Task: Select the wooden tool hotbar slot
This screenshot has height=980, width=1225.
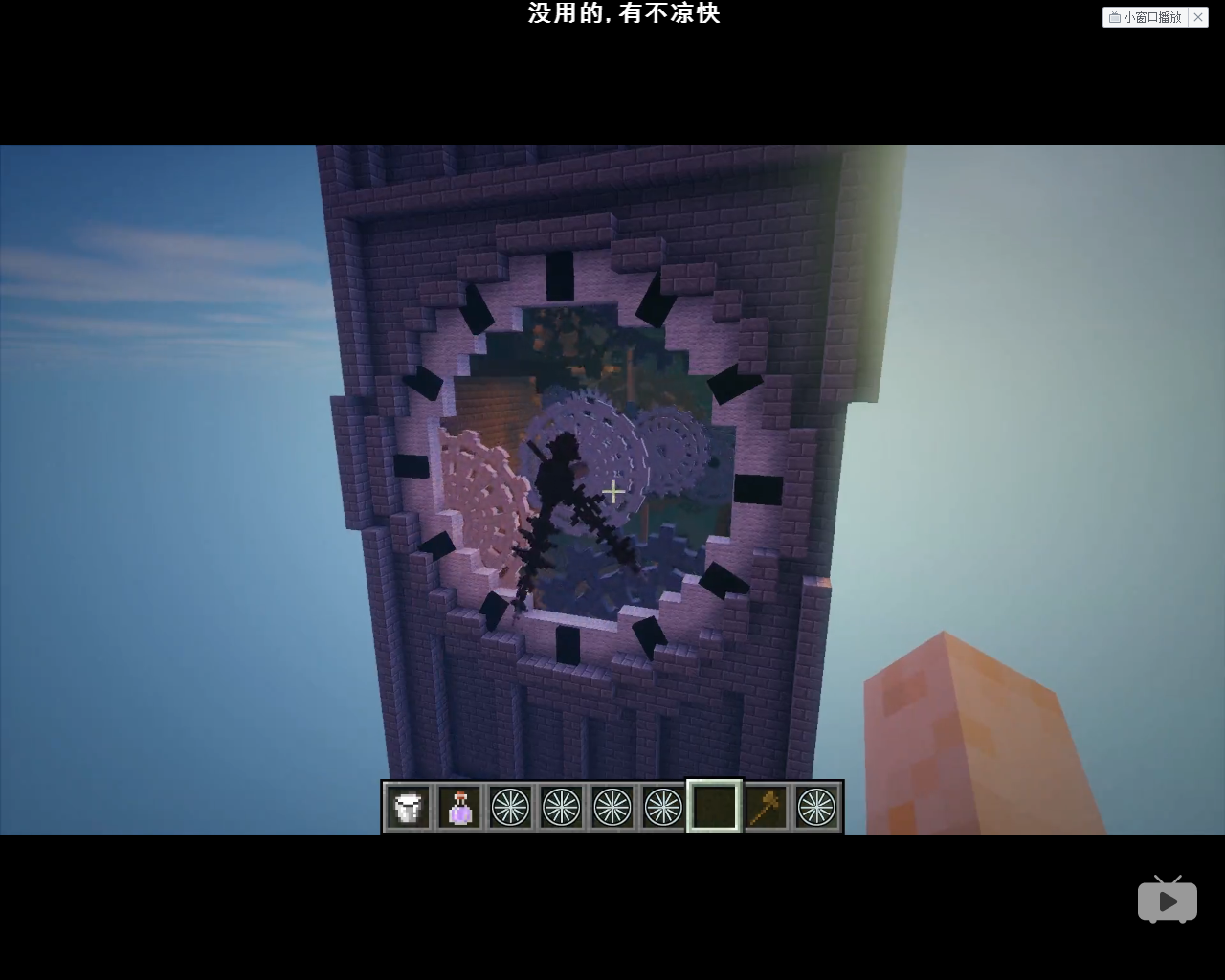Action: [x=766, y=808]
